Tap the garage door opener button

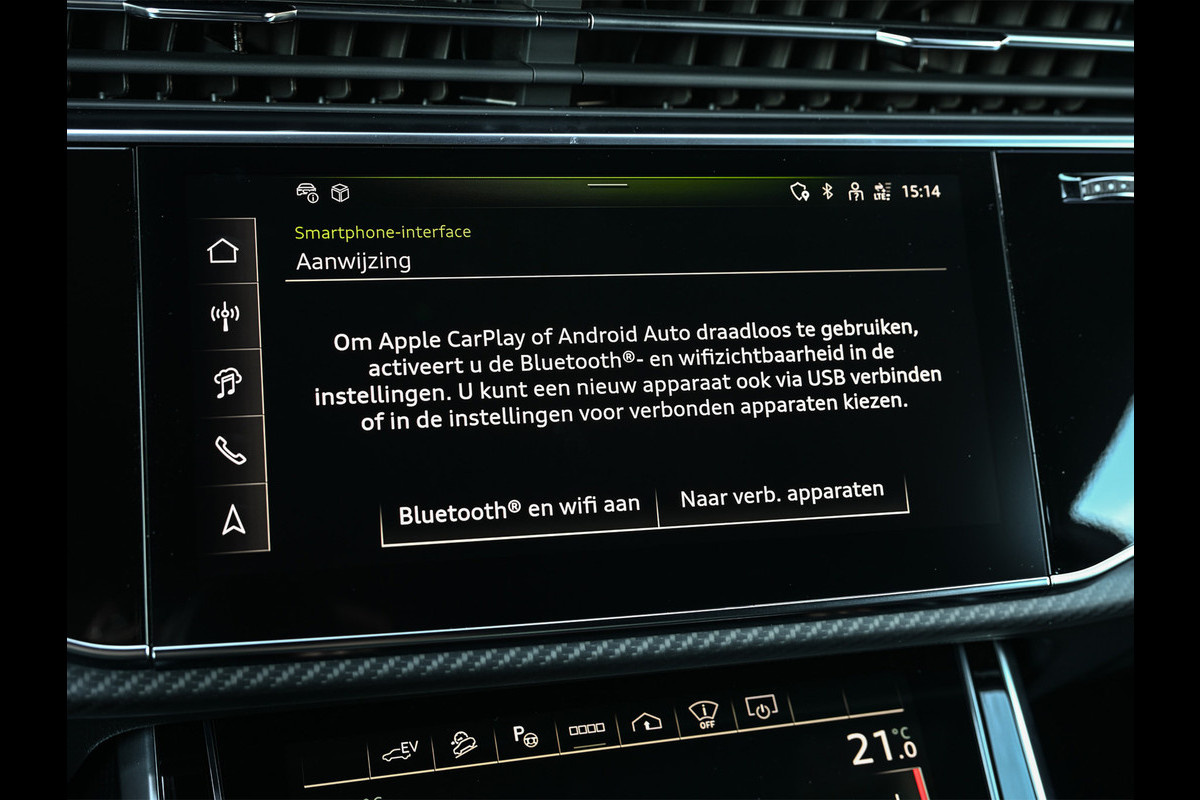point(646,723)
